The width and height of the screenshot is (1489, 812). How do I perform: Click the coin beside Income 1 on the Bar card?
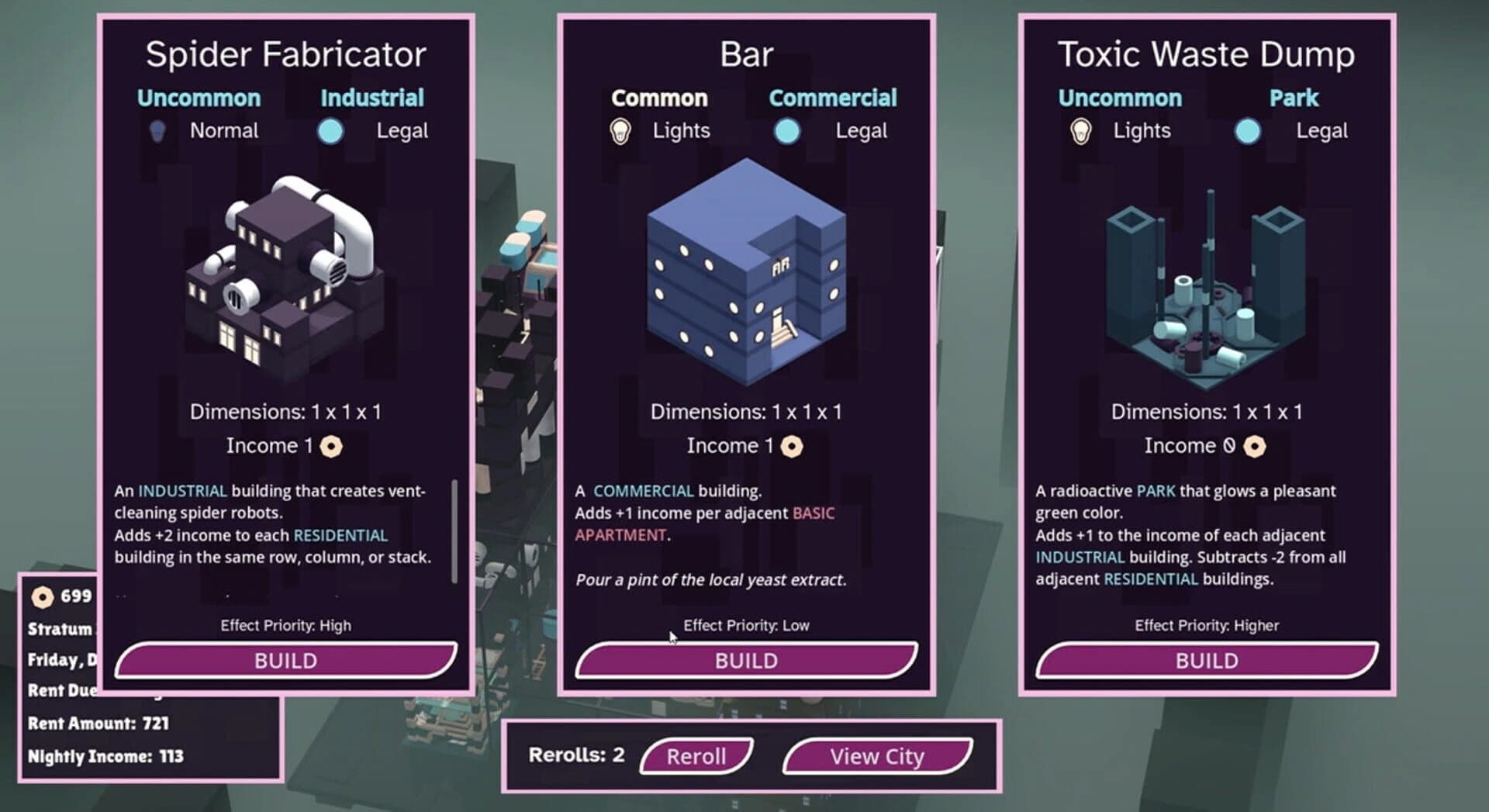click(792, 445)
